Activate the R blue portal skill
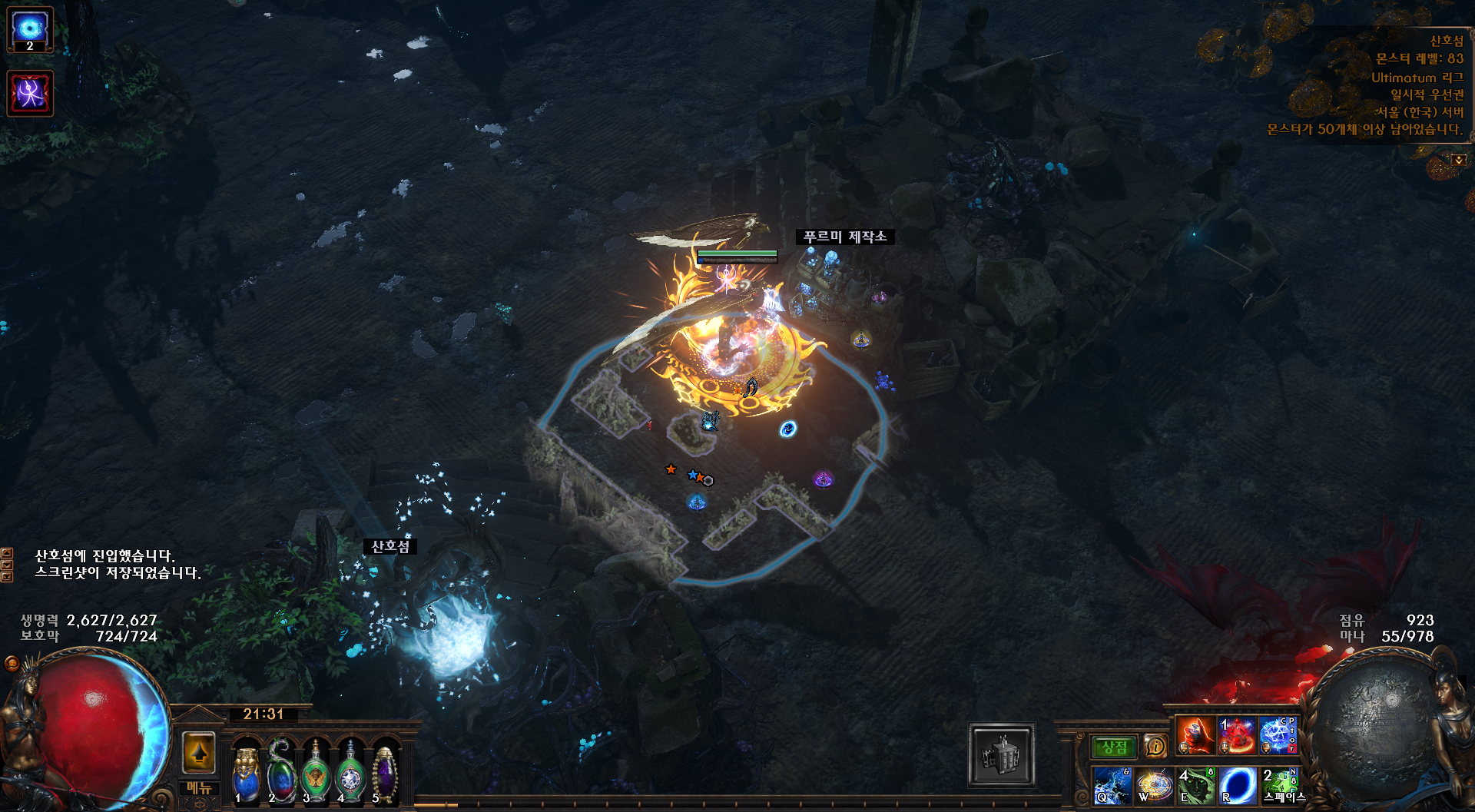 (x=1238, y=785)
